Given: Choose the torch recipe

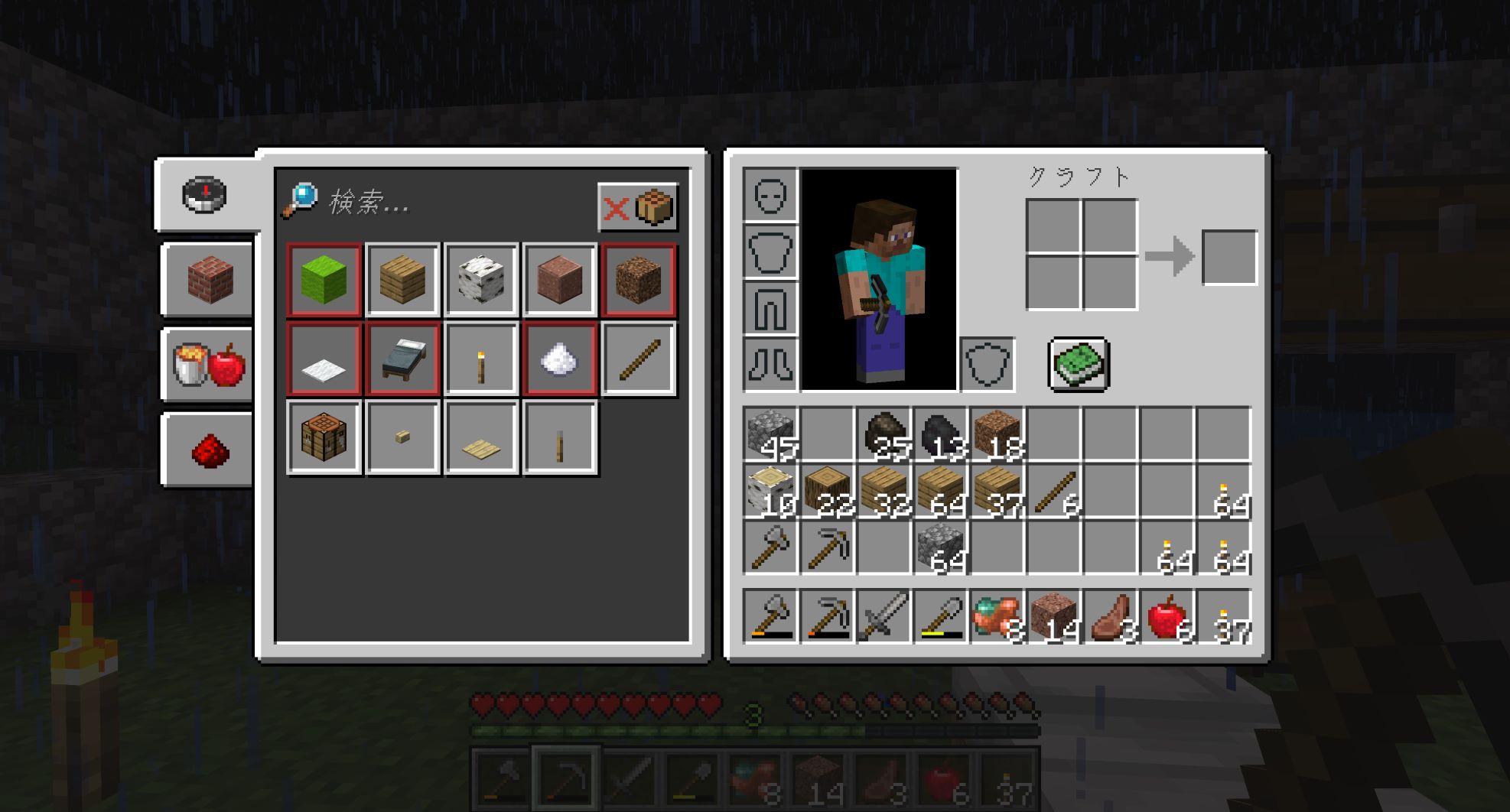Looking at the screenshot, I should pos(481,359).
